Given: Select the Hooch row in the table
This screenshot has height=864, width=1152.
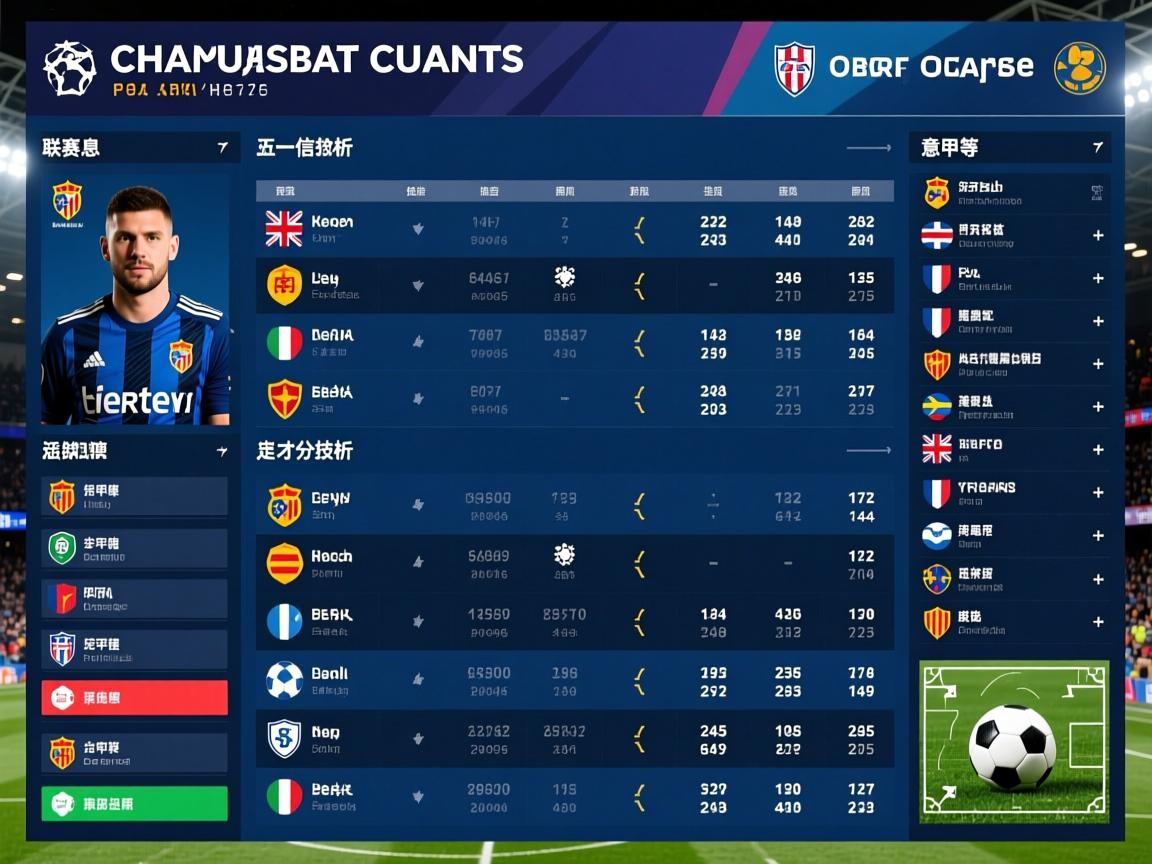Looking at the screenshot, I should coord(574,564).
